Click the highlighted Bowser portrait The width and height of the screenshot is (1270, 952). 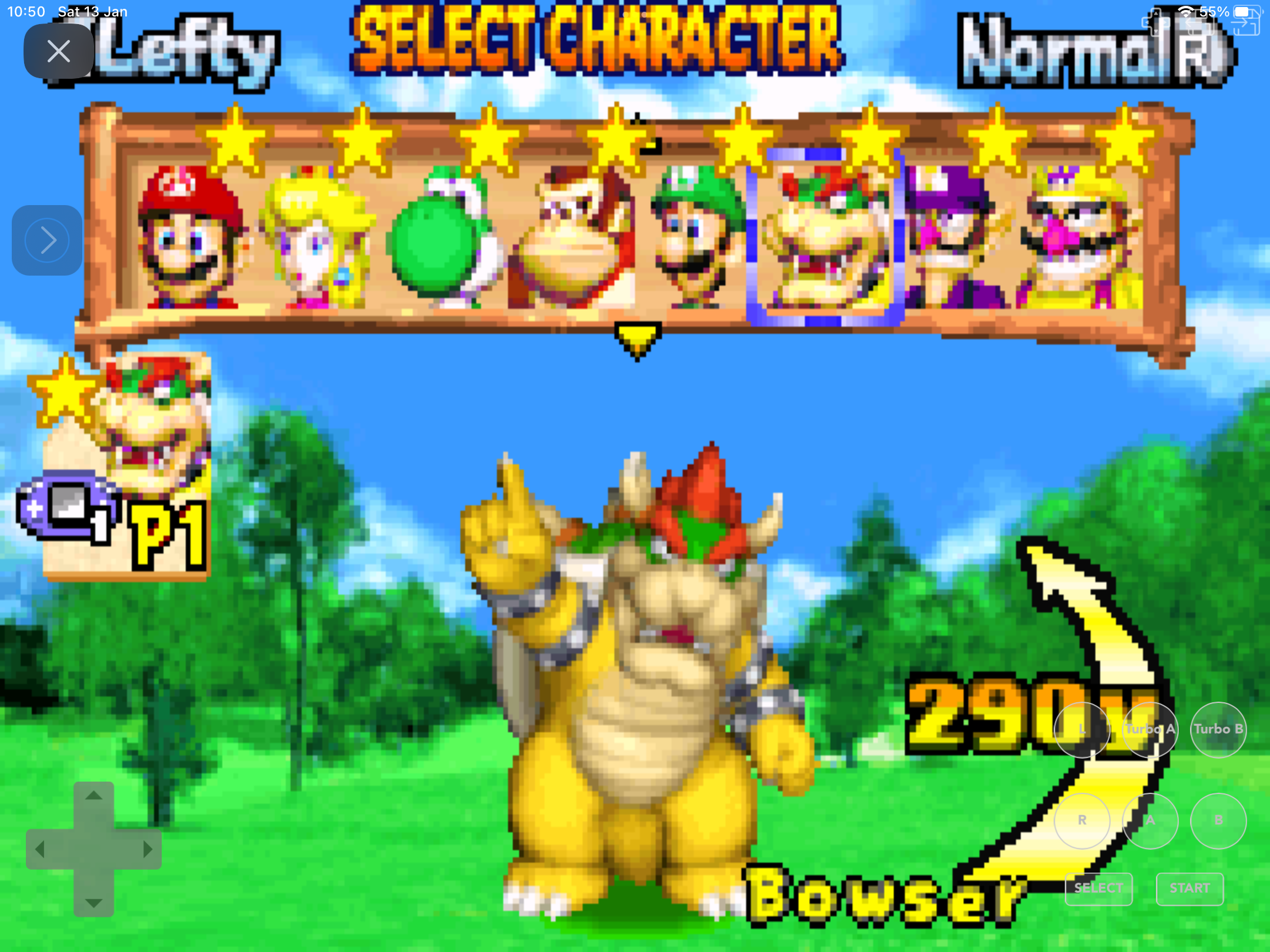823,241
